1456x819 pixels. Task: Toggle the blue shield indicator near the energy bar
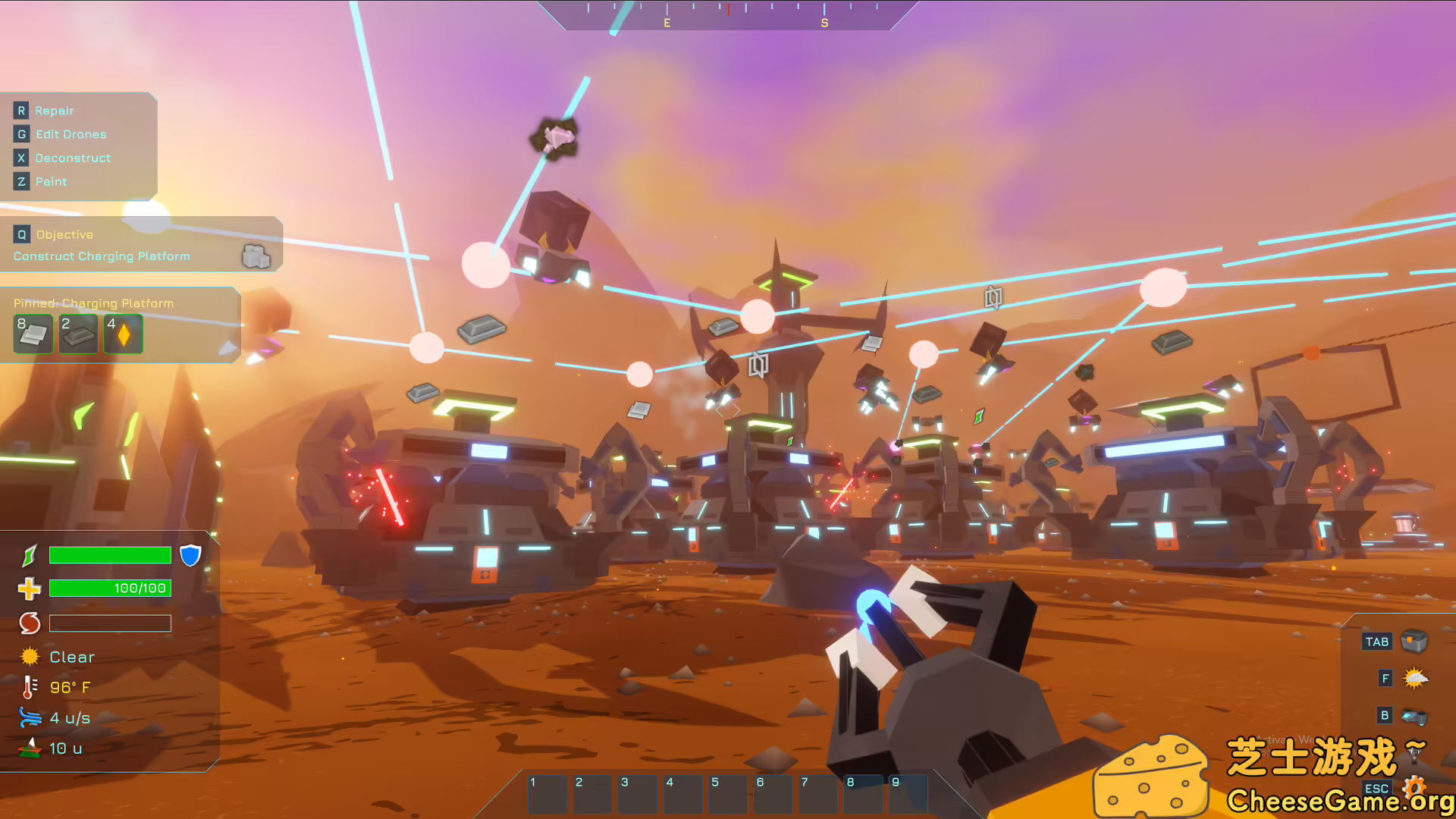190,554
